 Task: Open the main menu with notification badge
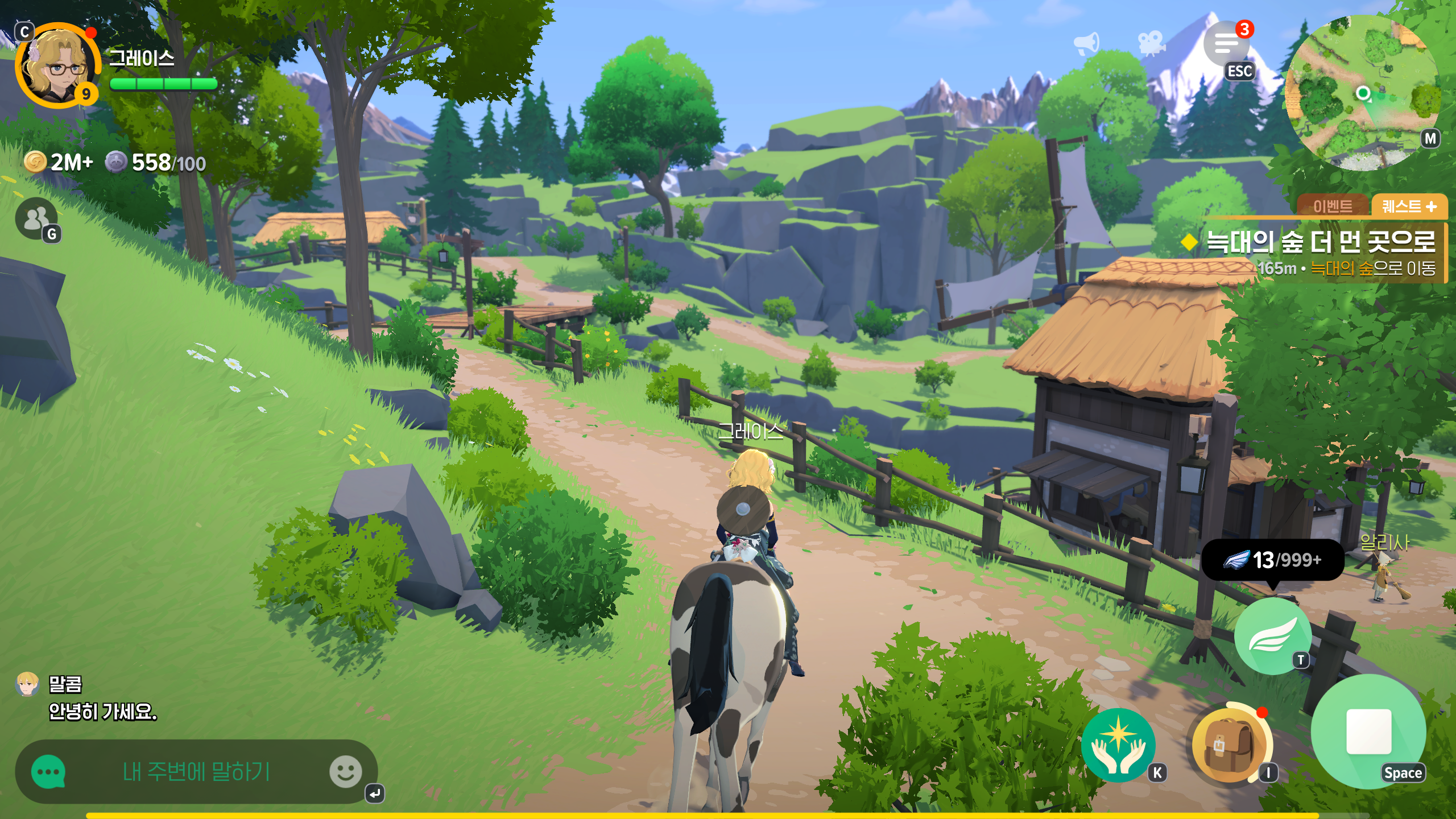click(1227, 44)
